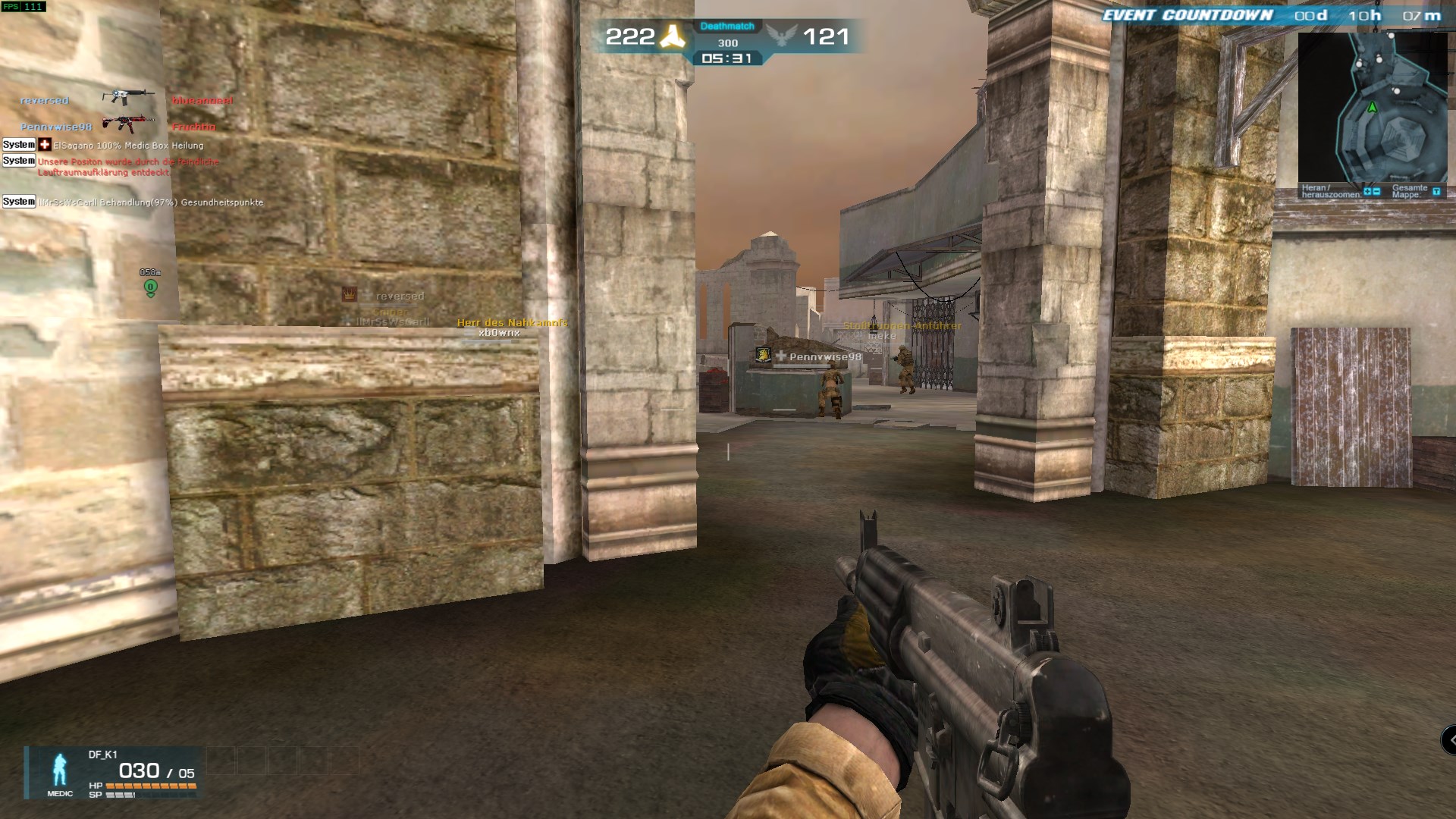Open the side panel arrow at right edge
1456x819 pixels.
[1449, 739]
